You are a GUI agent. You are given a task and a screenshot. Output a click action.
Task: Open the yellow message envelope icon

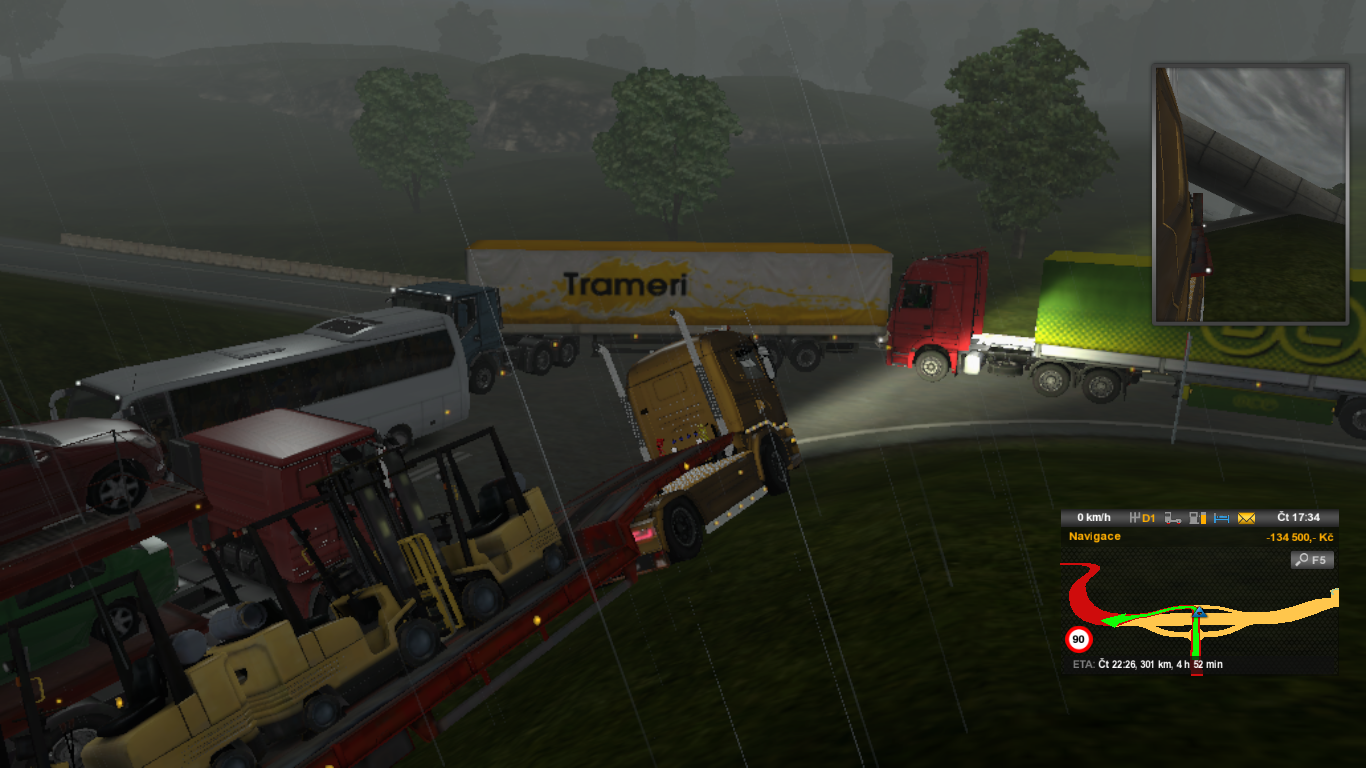point(1246,518)
